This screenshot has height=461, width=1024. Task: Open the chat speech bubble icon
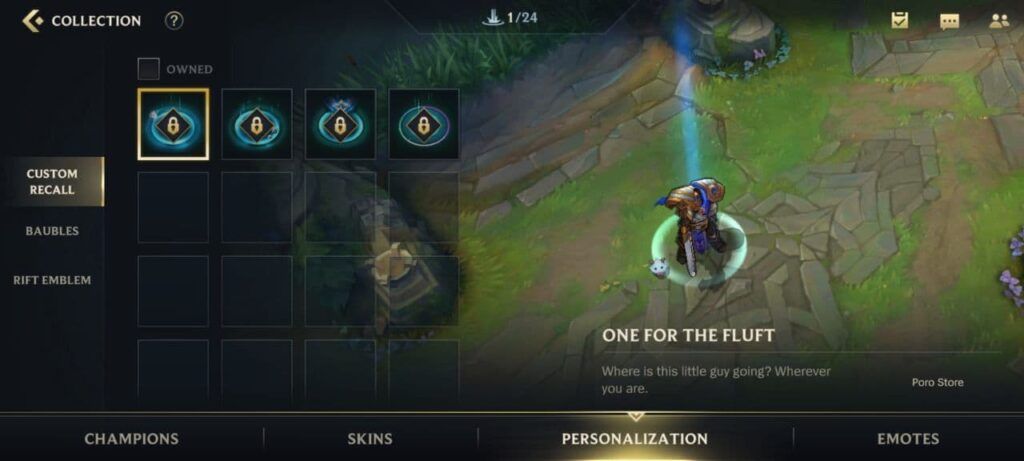(x=949, y=21)
